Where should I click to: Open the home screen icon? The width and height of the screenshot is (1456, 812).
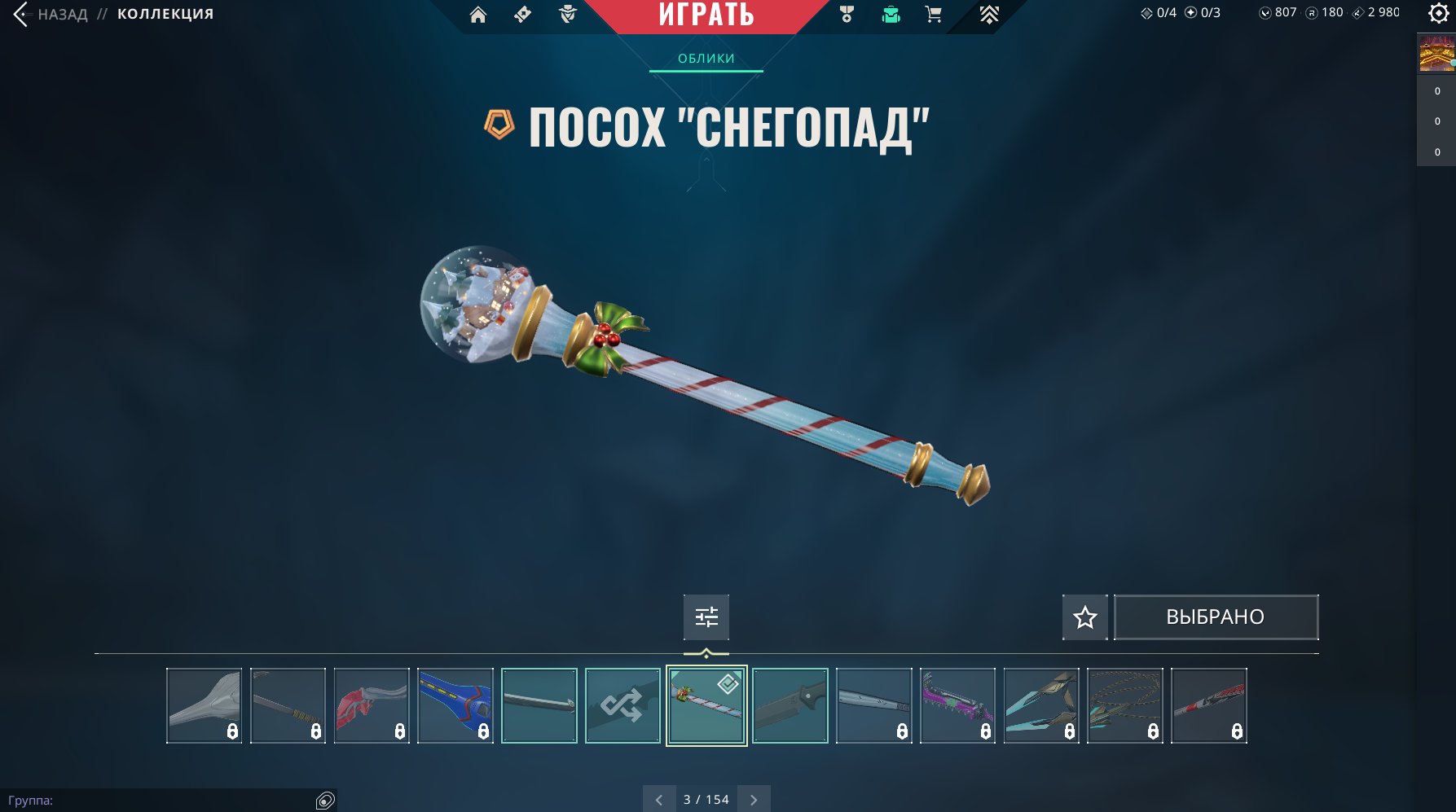tap(478, 14)
